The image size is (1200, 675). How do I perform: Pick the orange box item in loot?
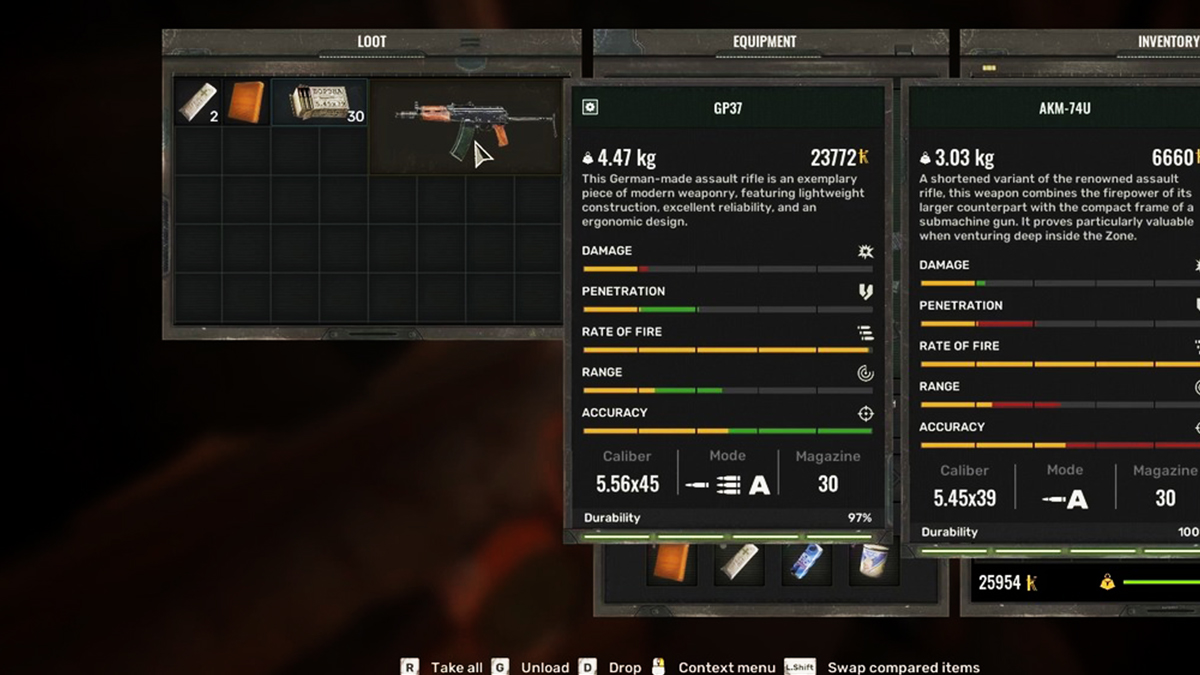(x=246, y=102)
